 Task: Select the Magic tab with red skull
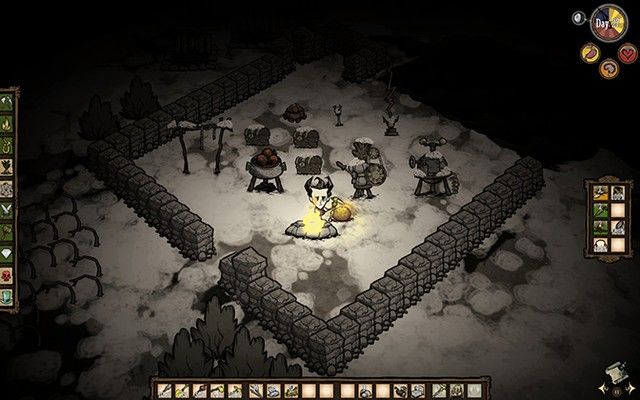[8, 276]
